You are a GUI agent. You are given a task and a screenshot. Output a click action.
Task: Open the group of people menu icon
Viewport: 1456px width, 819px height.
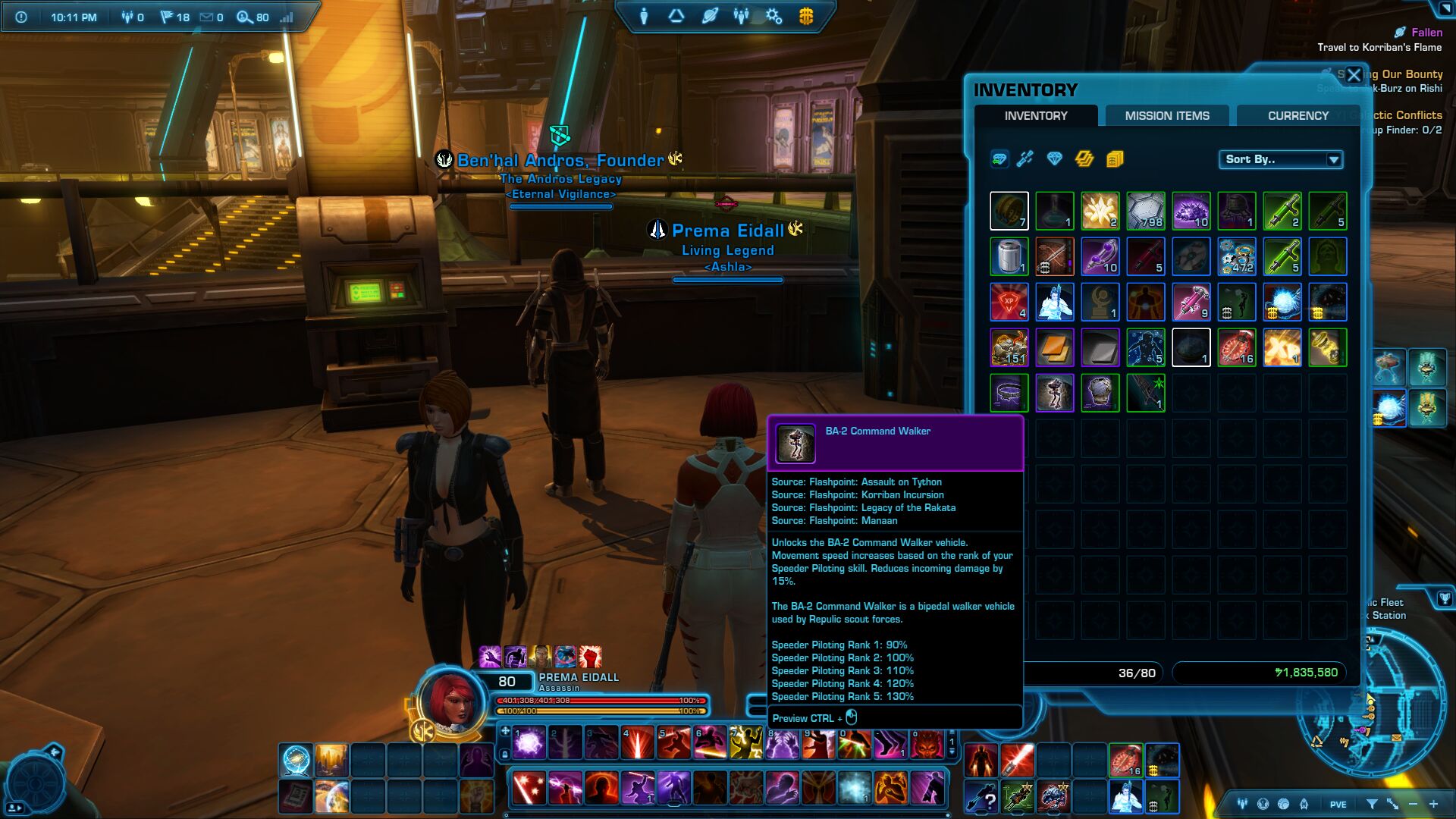coord(742,16)
